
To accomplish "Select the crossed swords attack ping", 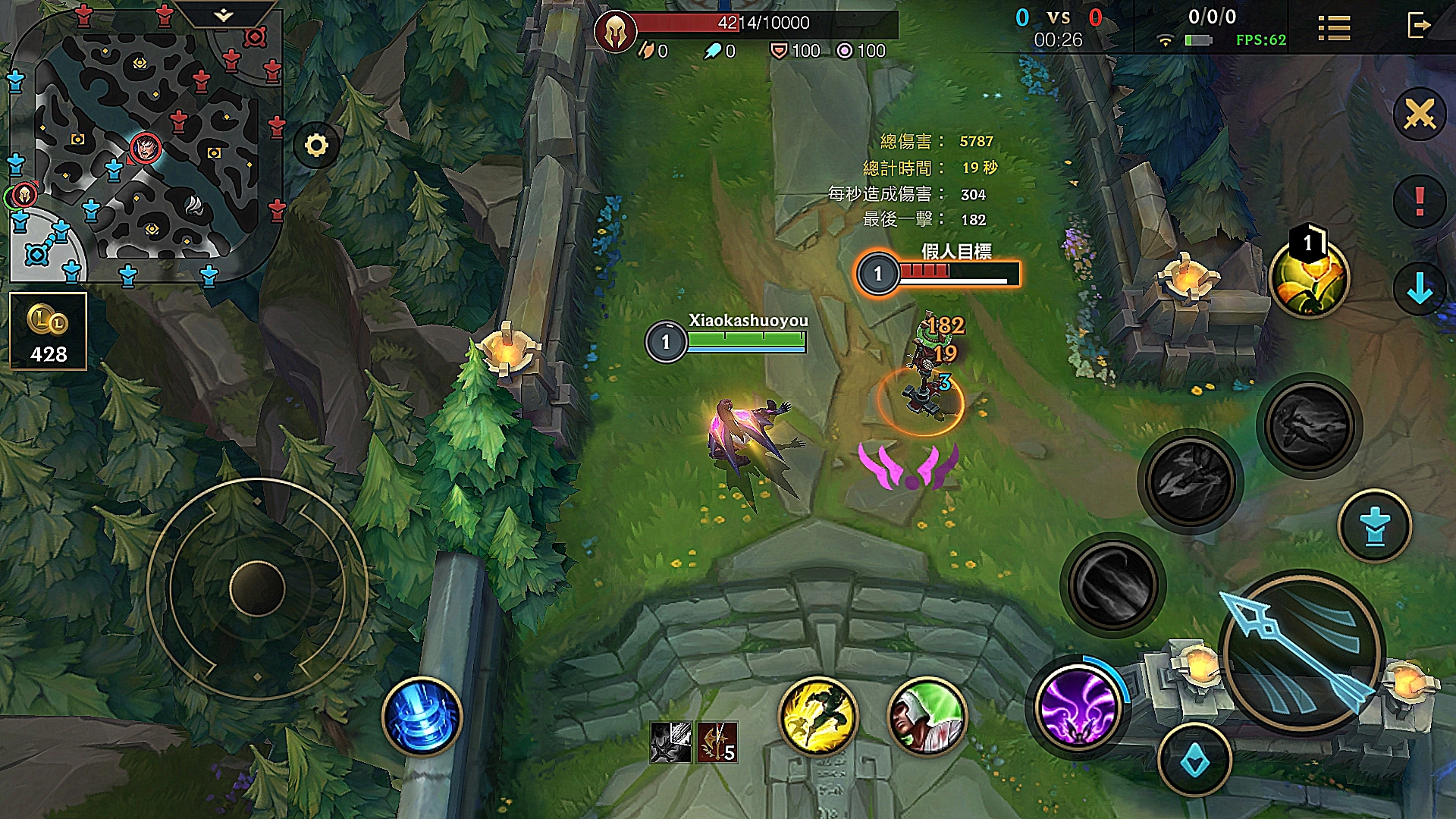I will (1419, 115).
